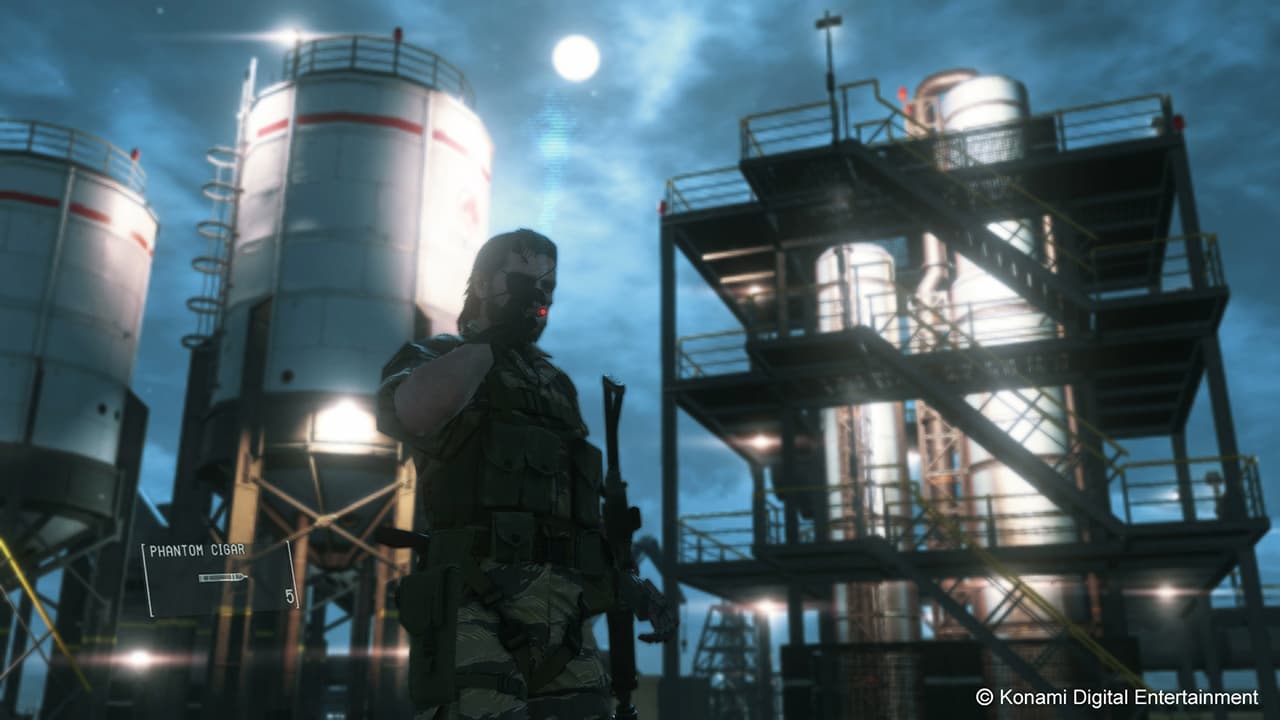
Task: Click Snake's glowing red eyepiece
Action: [x=541, y=312]
